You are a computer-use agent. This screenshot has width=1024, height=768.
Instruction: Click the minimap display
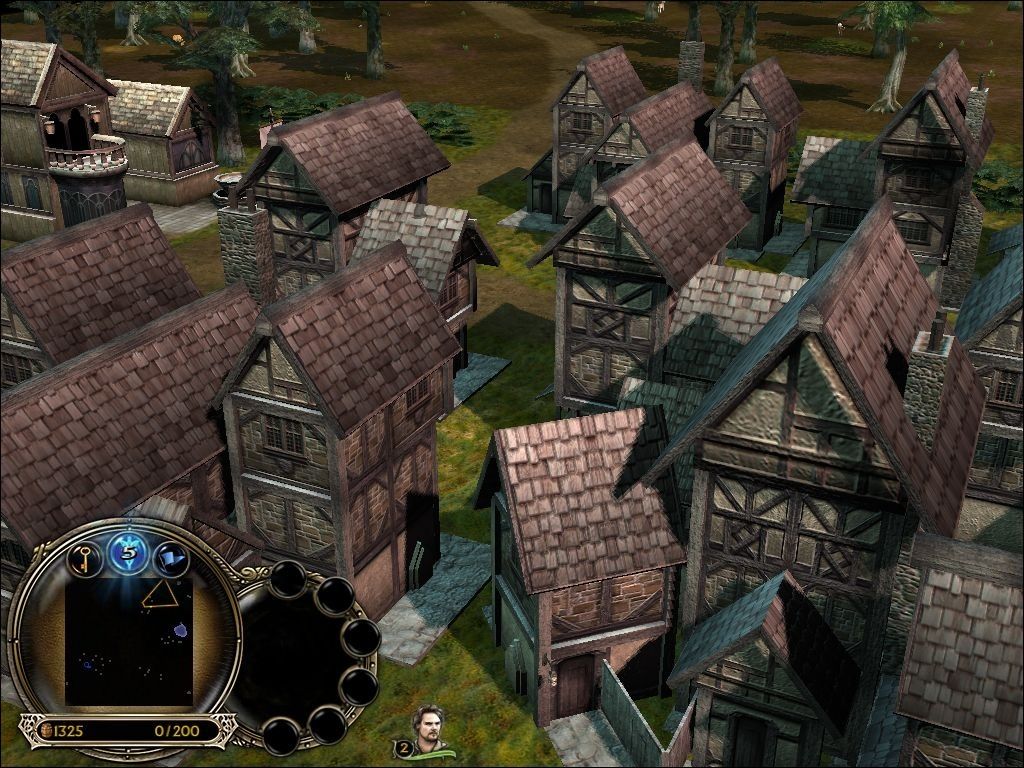click(x=127, y=641)
